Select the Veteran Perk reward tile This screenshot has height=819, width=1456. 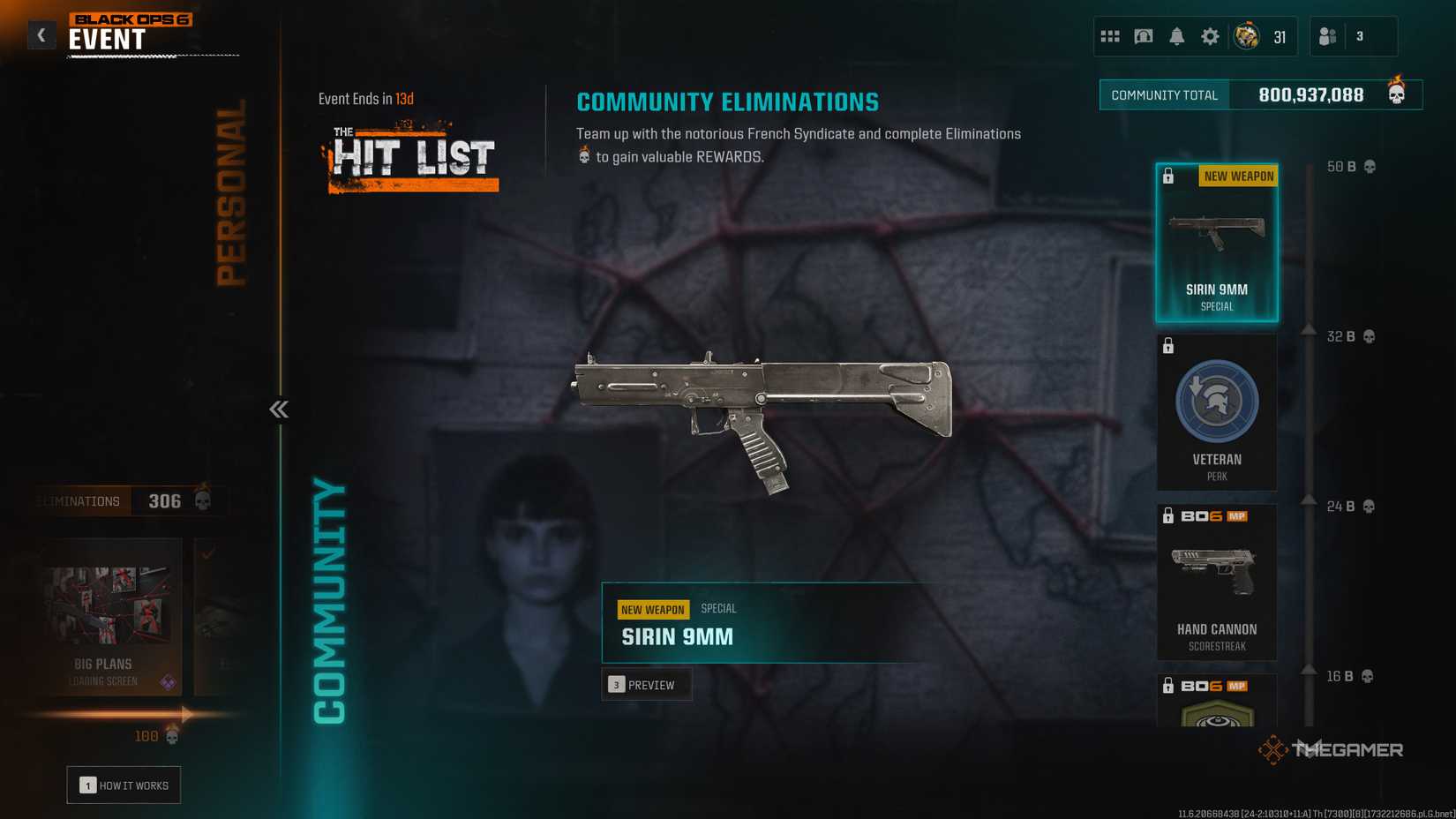pyautogui.click(x=1217, y=412)
